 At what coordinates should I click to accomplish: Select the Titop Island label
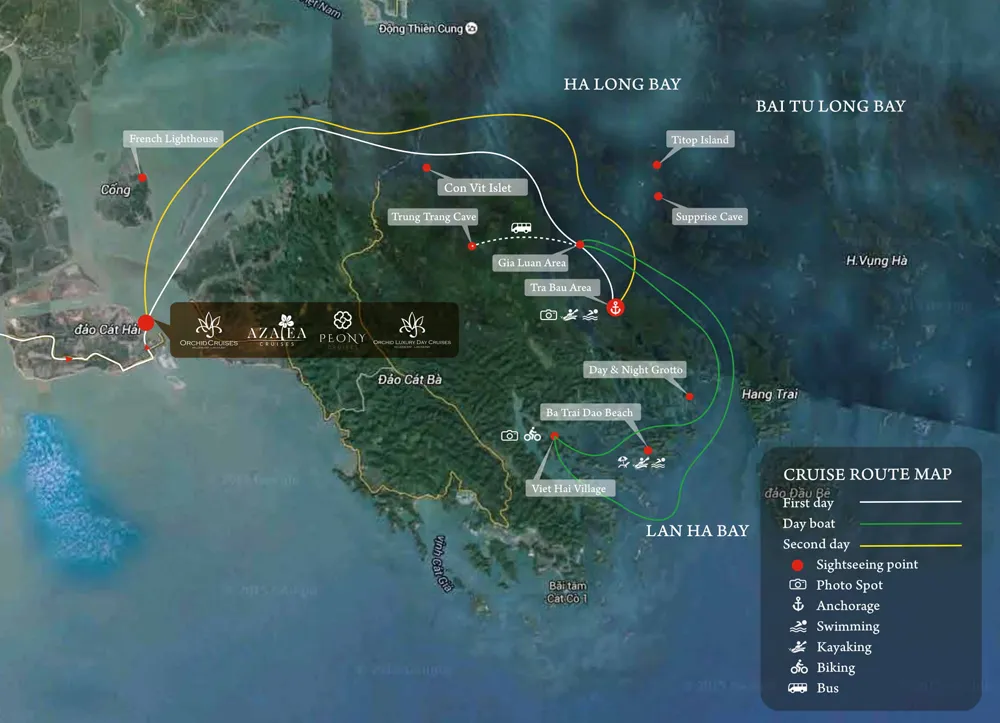point(701,140)
